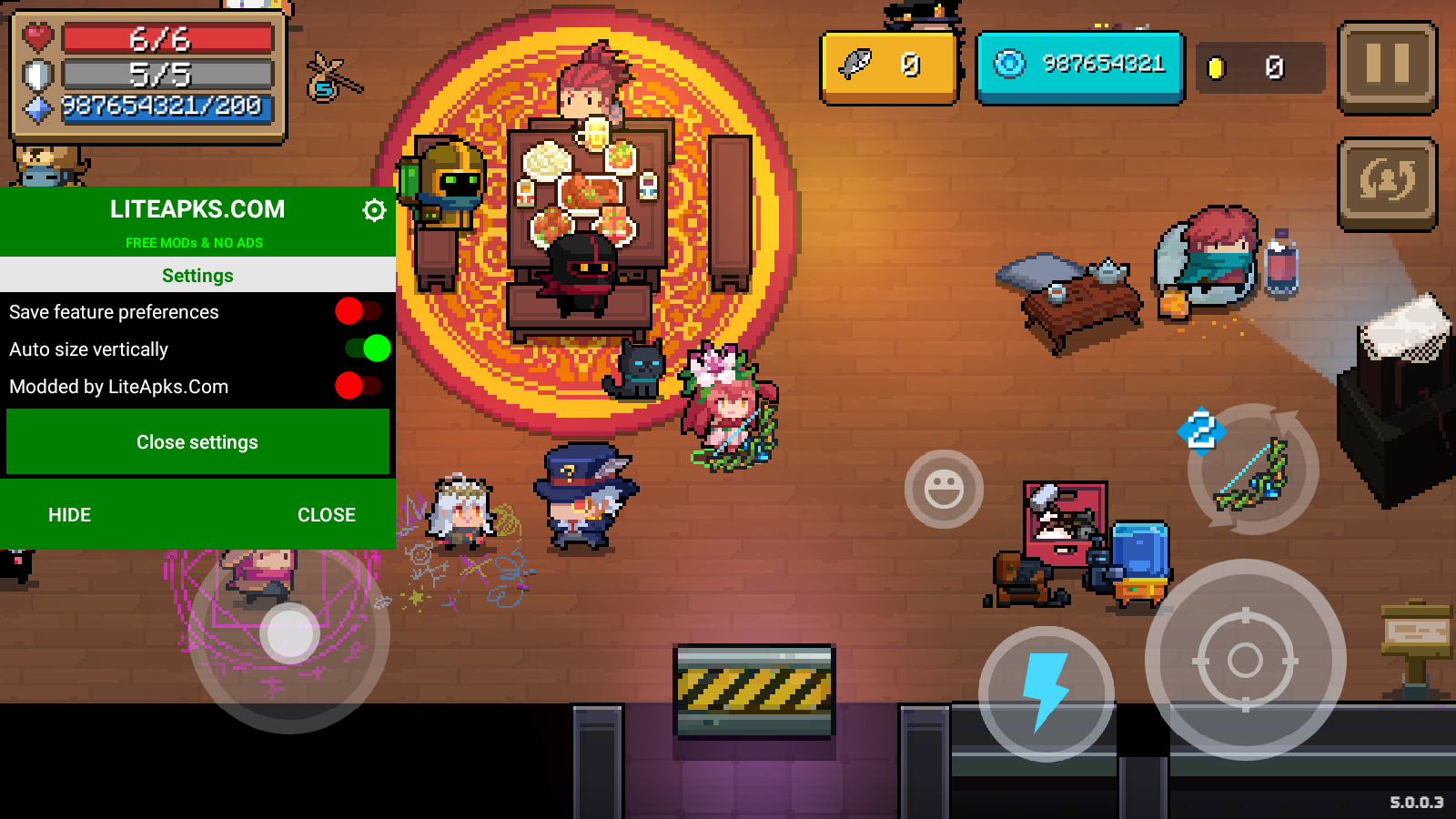Open the emoji emote button

[x=944, y=490]
